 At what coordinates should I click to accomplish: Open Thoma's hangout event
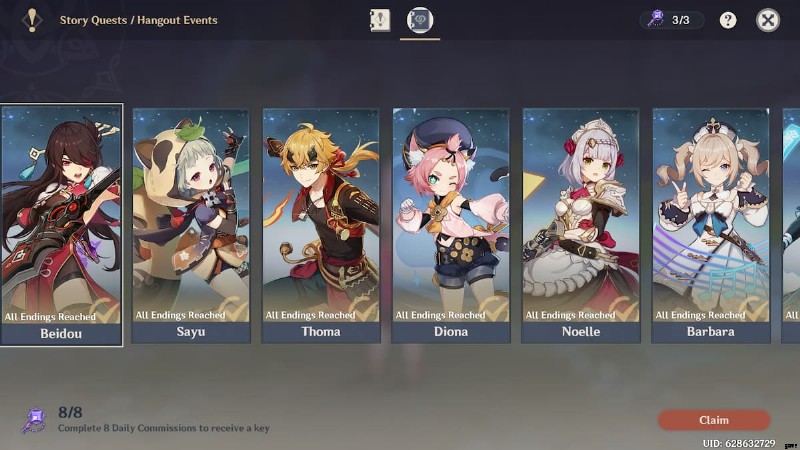pos(321,225)
